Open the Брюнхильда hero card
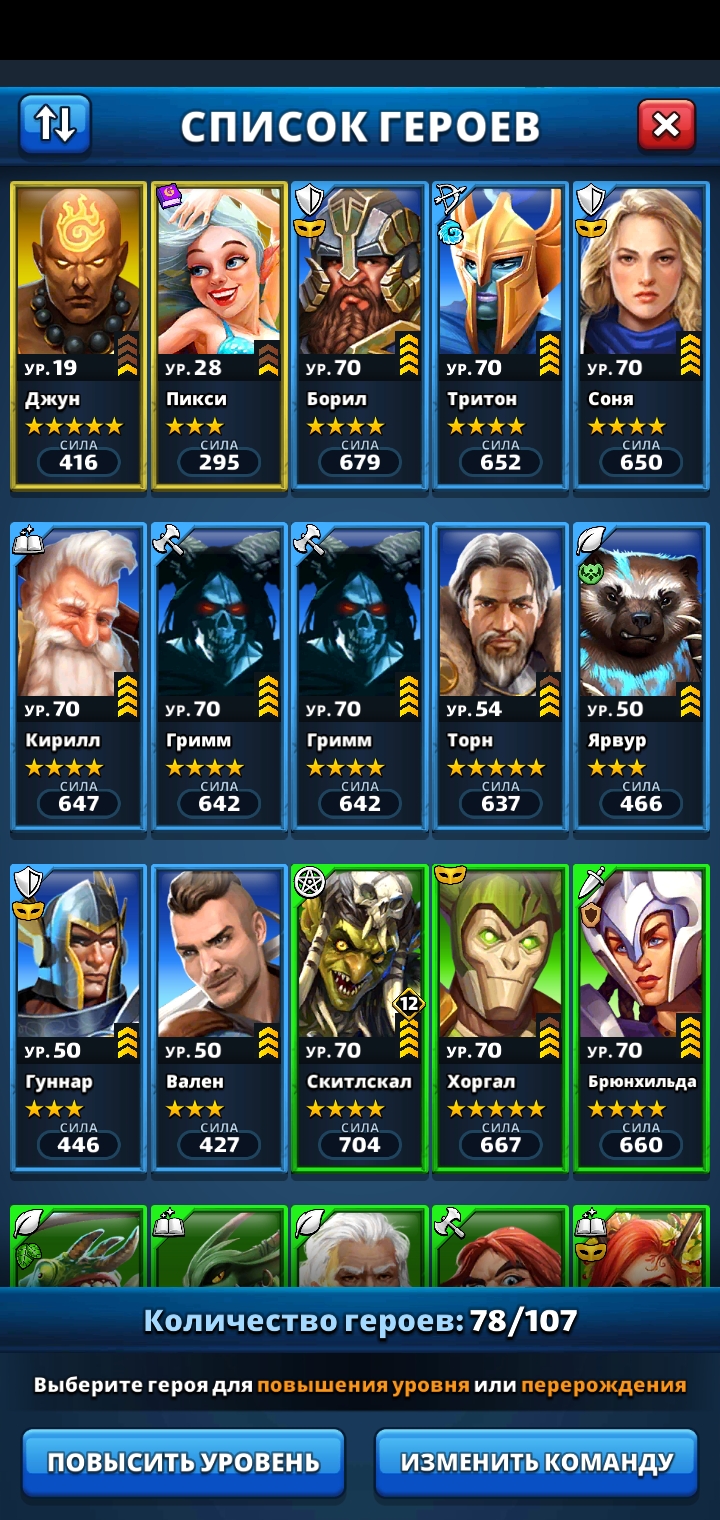Viewport: 720px width, 1520px height. [641, 1018]
